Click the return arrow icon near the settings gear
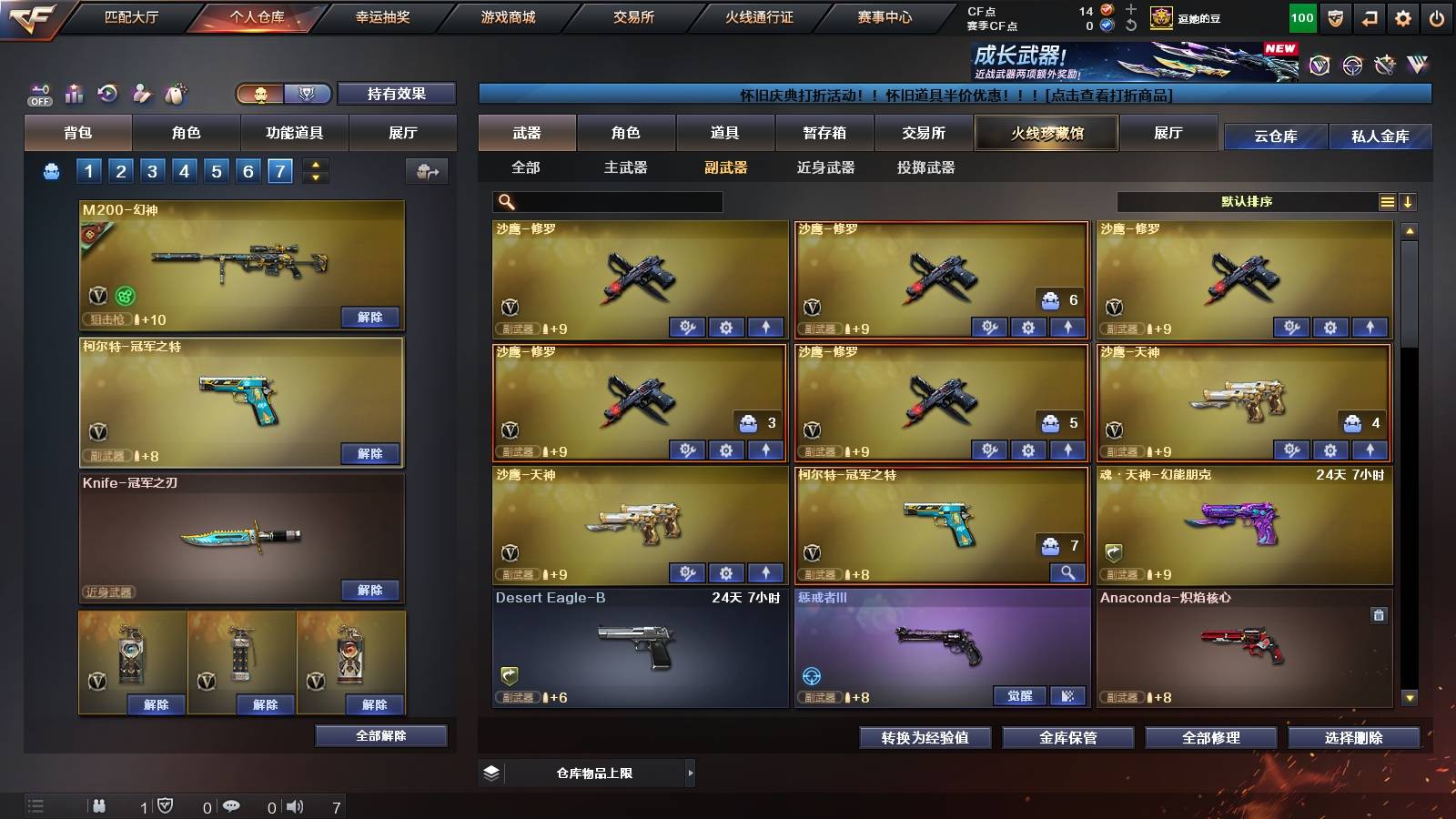The height and width of the screenshot is (819, 1456). 1369,15
